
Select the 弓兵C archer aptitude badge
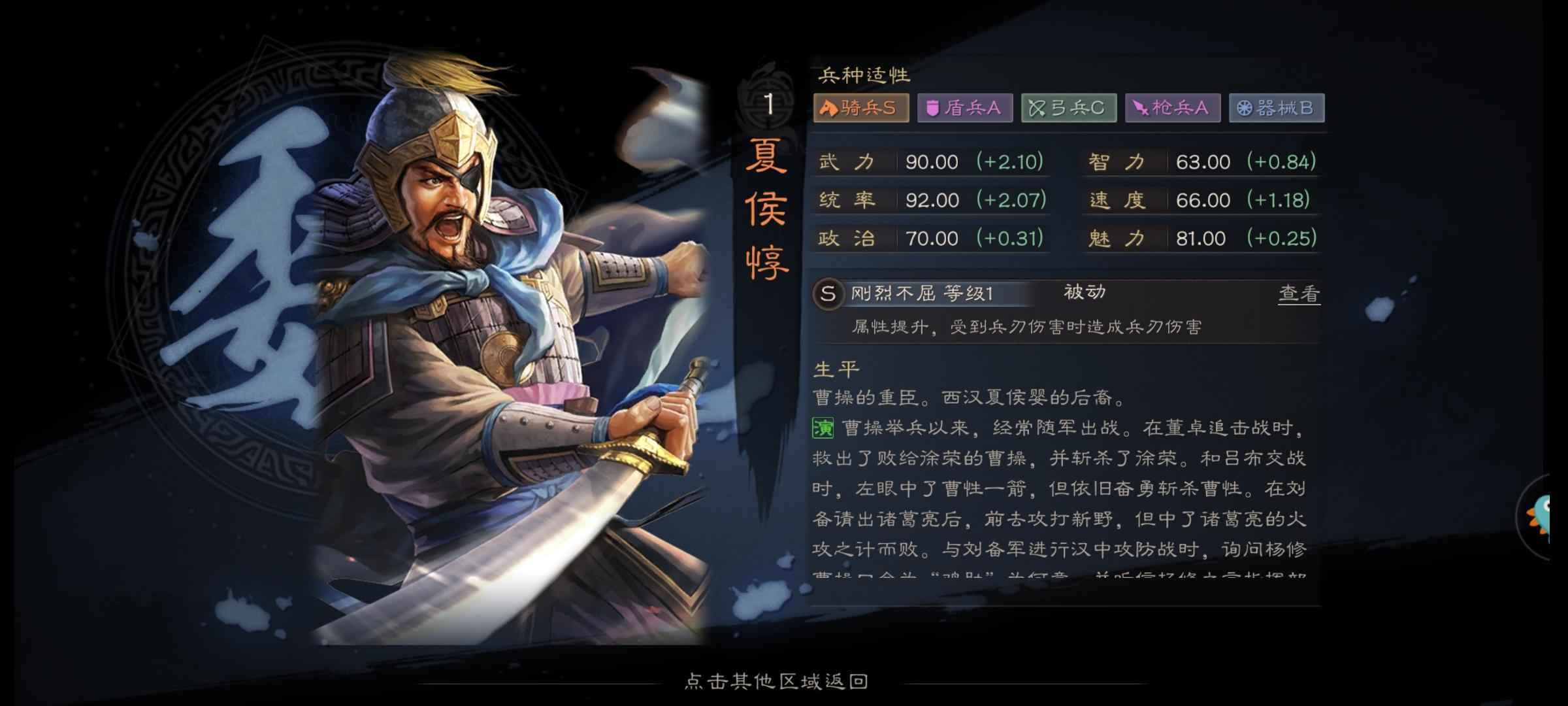pos(1068,109)
